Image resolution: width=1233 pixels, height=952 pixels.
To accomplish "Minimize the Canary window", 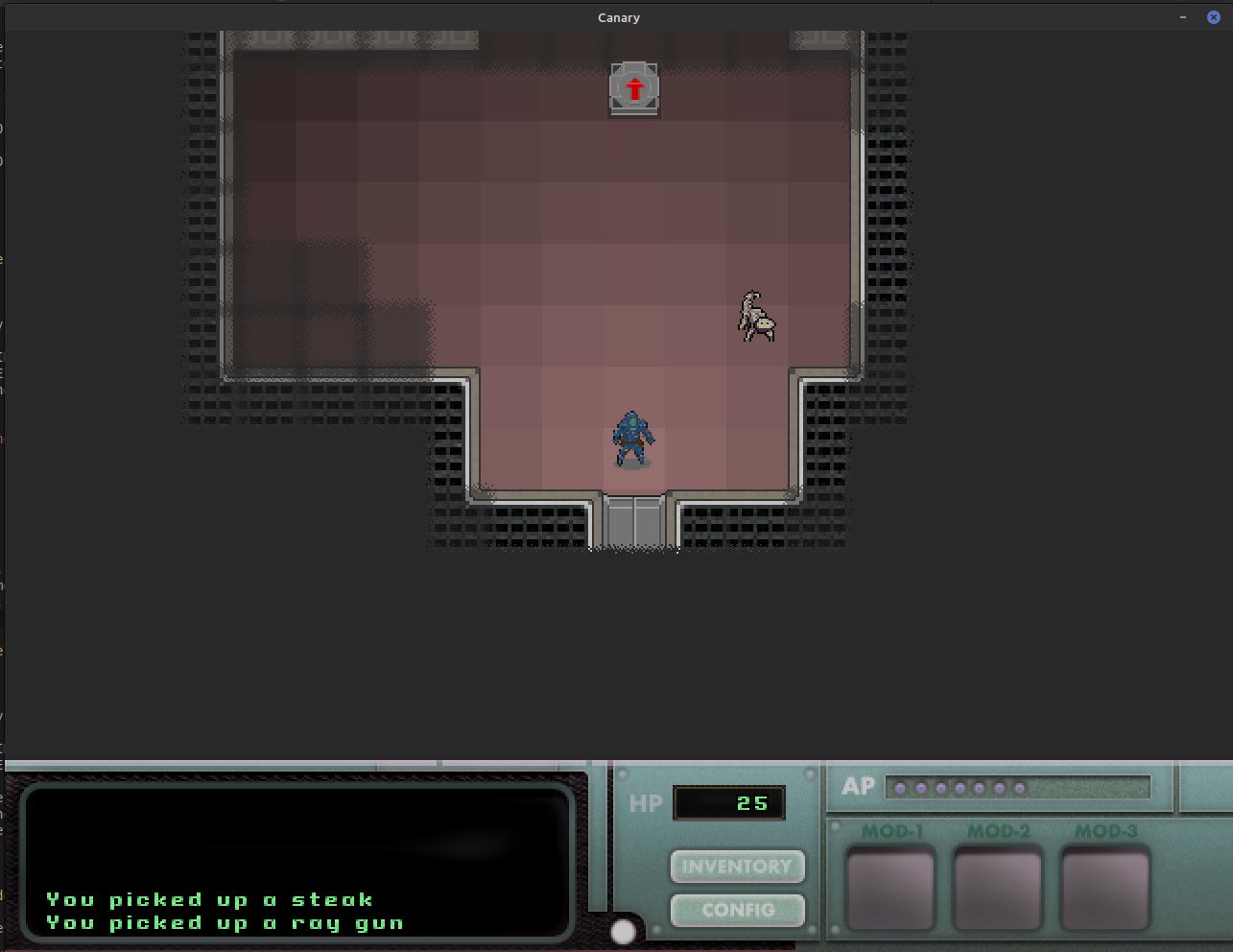I will point(1183,17).
